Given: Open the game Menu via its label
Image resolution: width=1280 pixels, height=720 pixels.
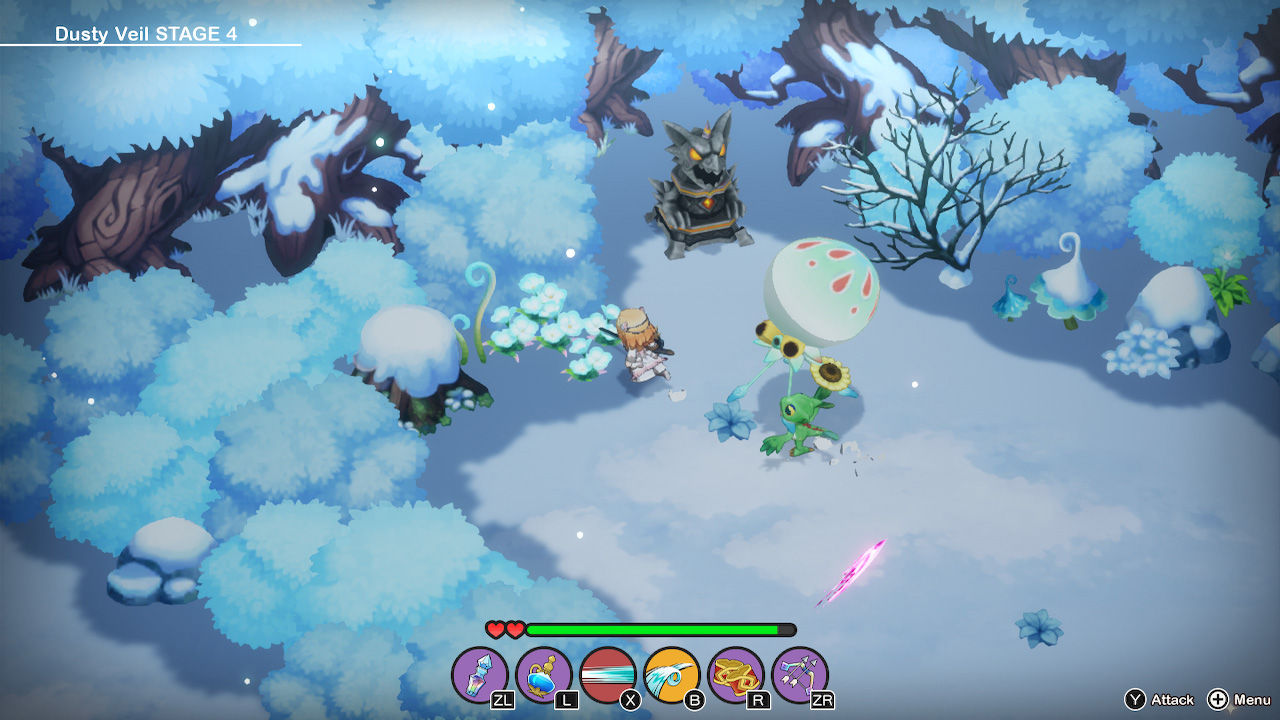Looking at the screenshot, I should pyautogui.click(x=1252, y=700).
